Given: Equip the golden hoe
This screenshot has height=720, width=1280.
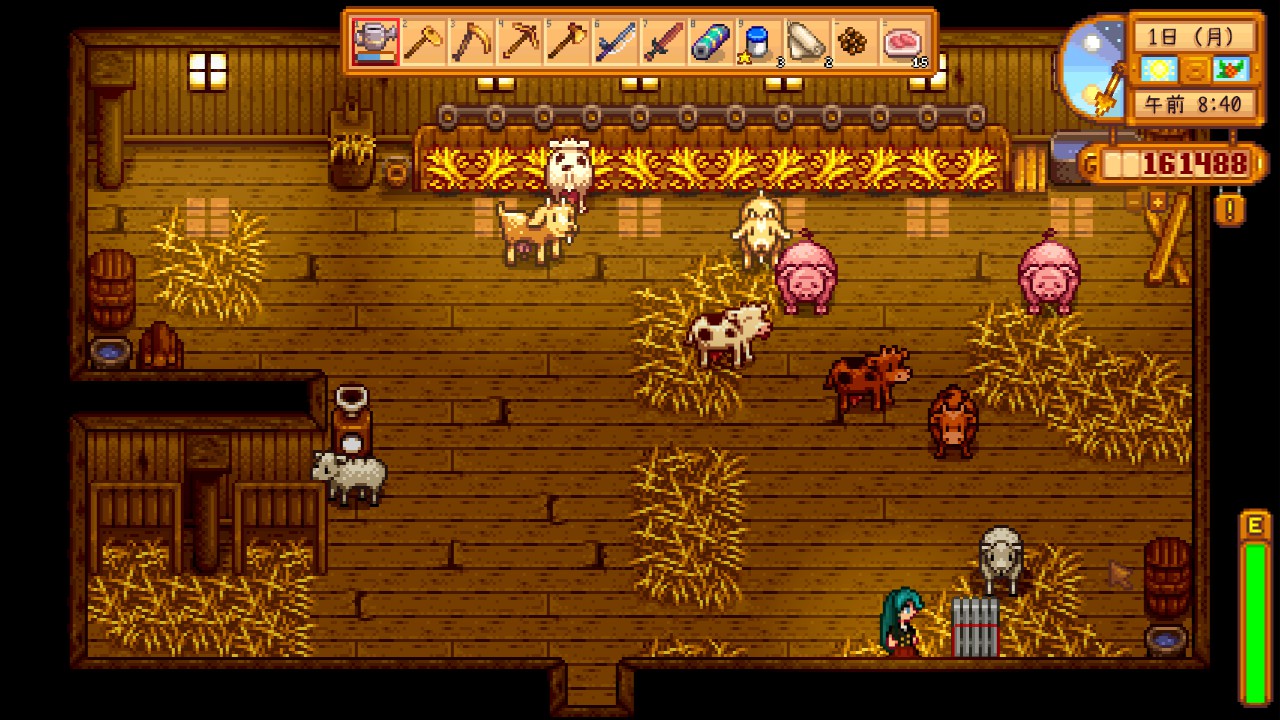Looking at the screenshot, I should pos(424,42).
